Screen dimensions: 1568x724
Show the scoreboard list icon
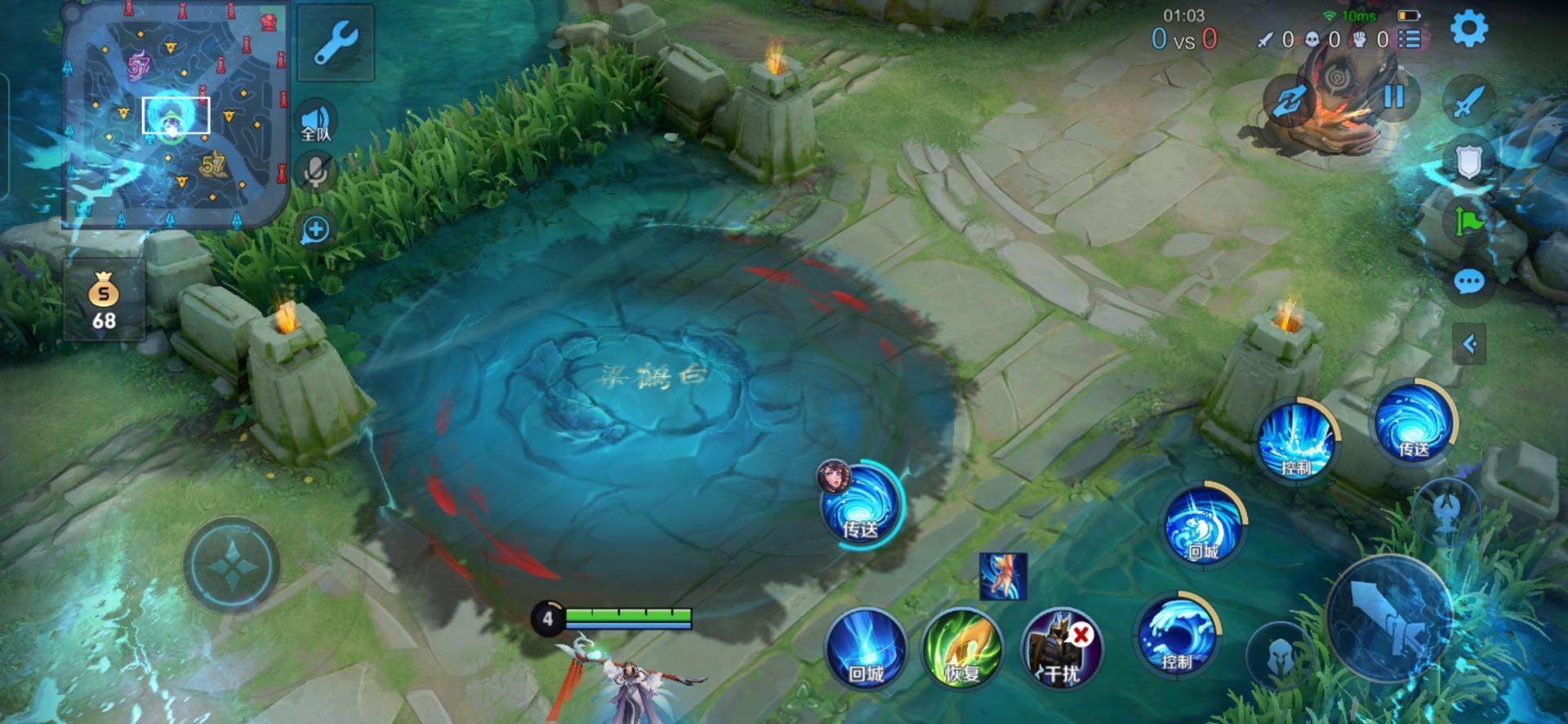point(1410,39)
